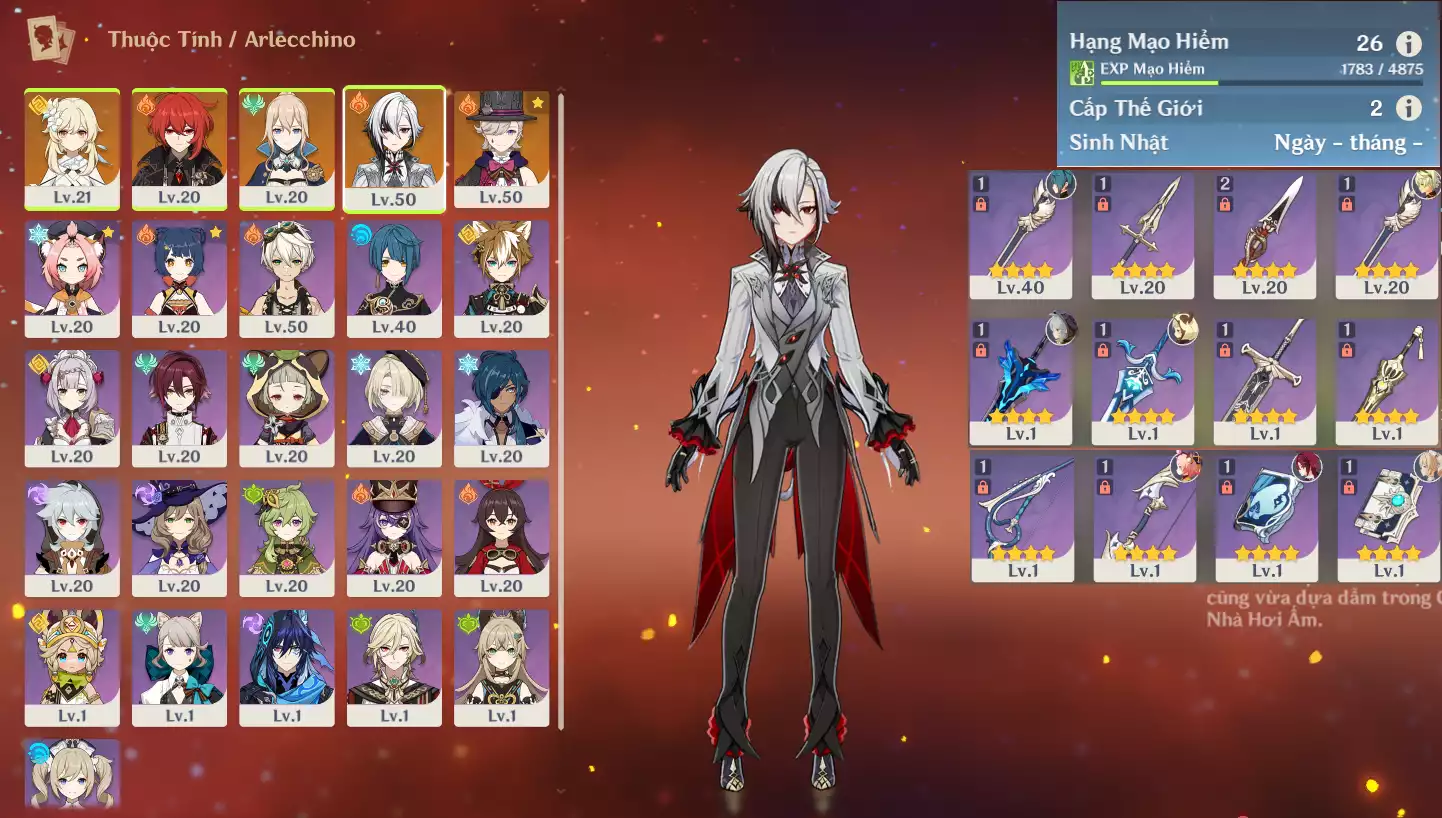The height and width of the screenshot is (818, 1442).
Task: Select the Lv.40 polearm weapon
Action: point(1020,235)
